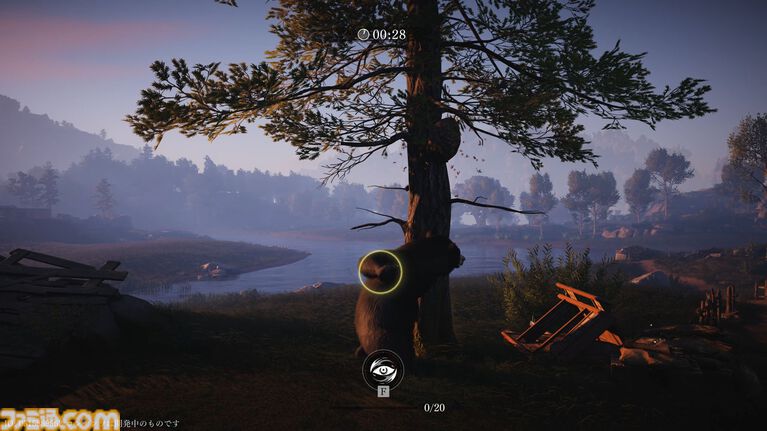
Task: Activate the eye observe icon
Action: click(x=383, y=369)
